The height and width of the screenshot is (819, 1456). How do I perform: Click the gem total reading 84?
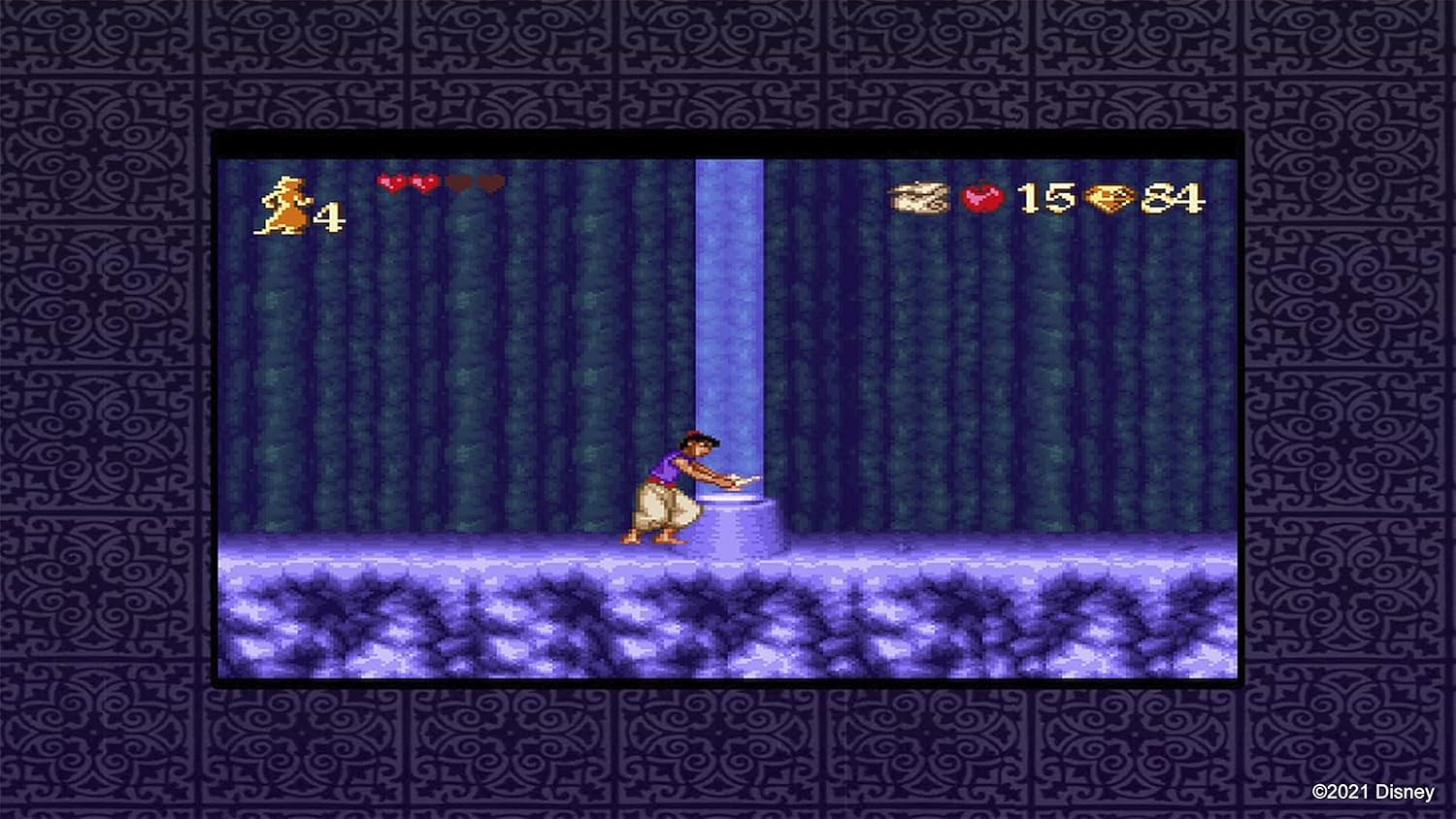point(1172,199)
